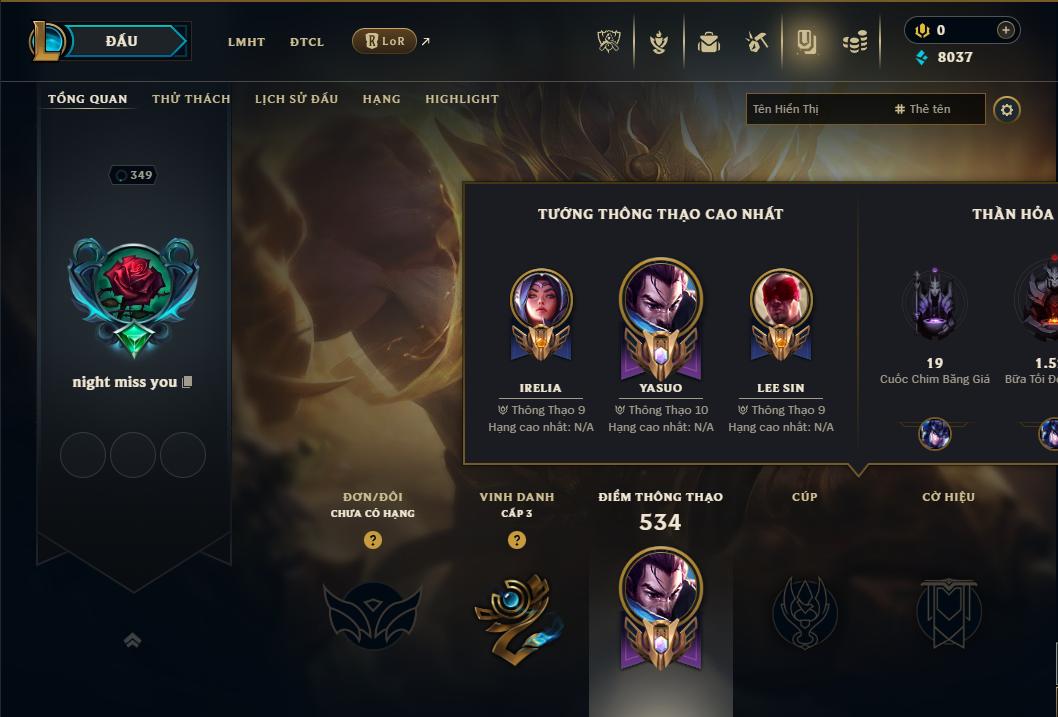The image size is (1058, 717).
Task: Open the LMHT menu
Action: tap(246, 42)
